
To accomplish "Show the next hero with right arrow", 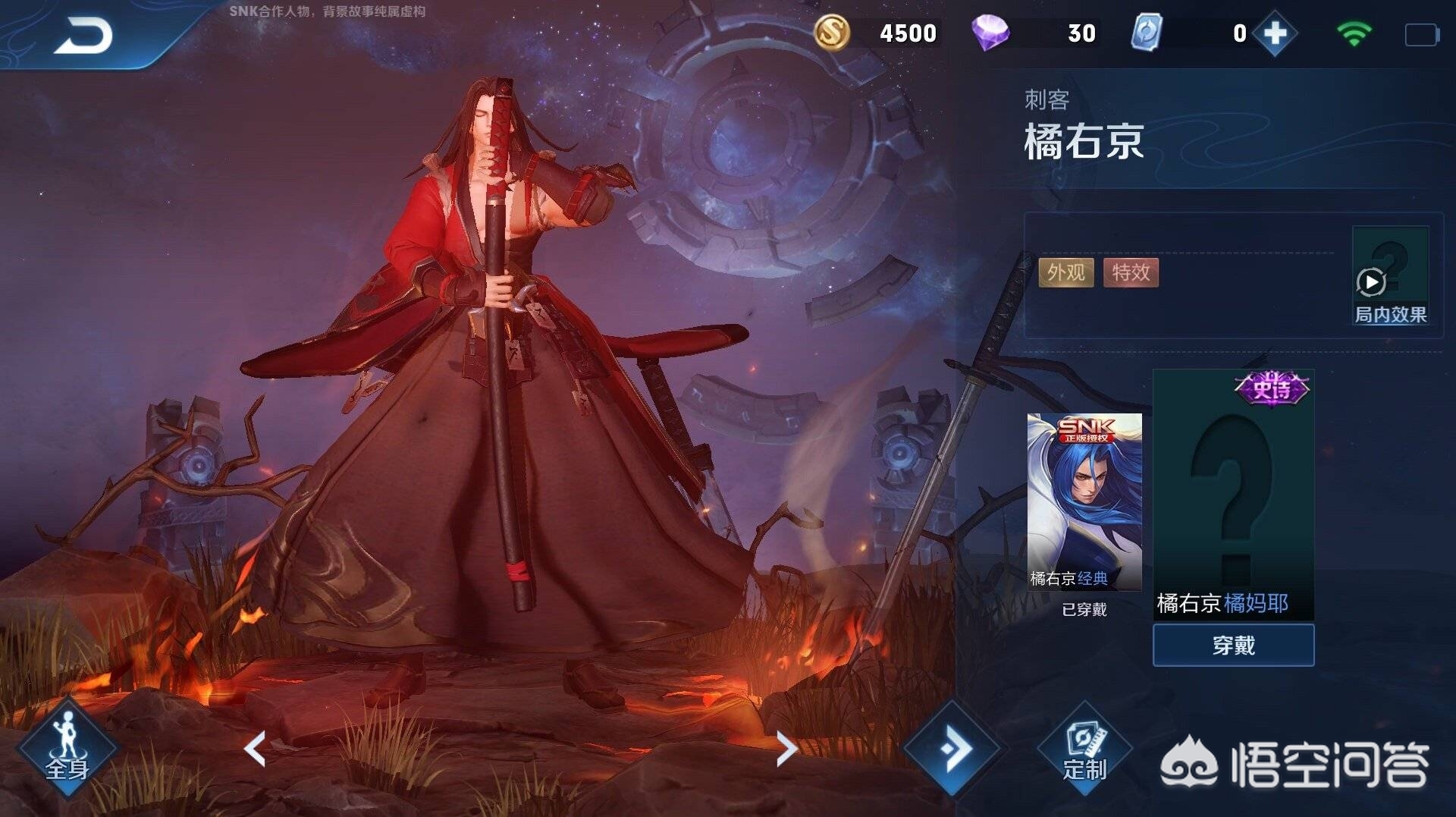I will pos(786,749).
